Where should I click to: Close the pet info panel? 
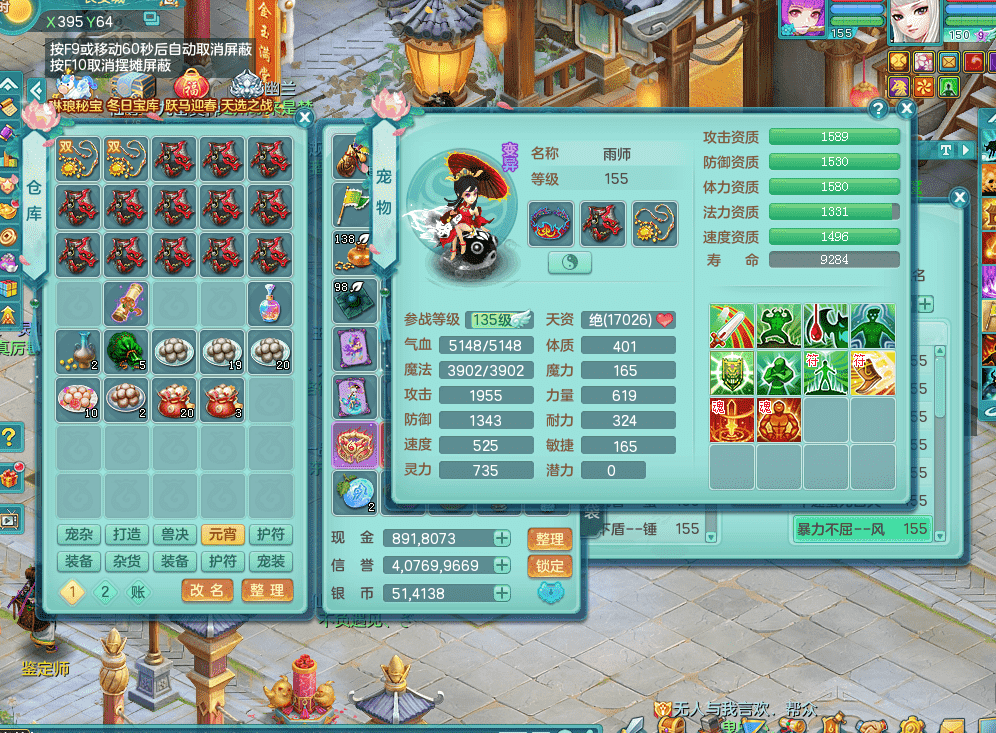pyautogui.click(x=906, y=109)
